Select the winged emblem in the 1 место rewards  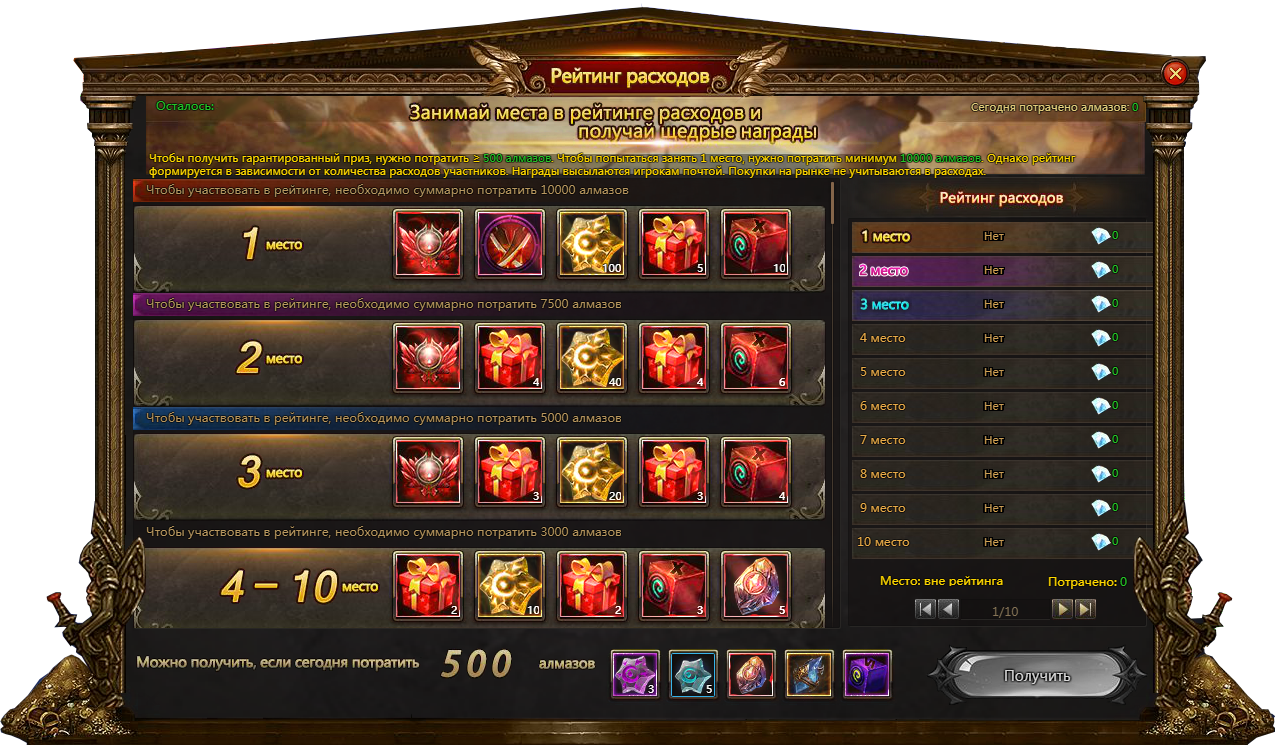tap(428, 243)
